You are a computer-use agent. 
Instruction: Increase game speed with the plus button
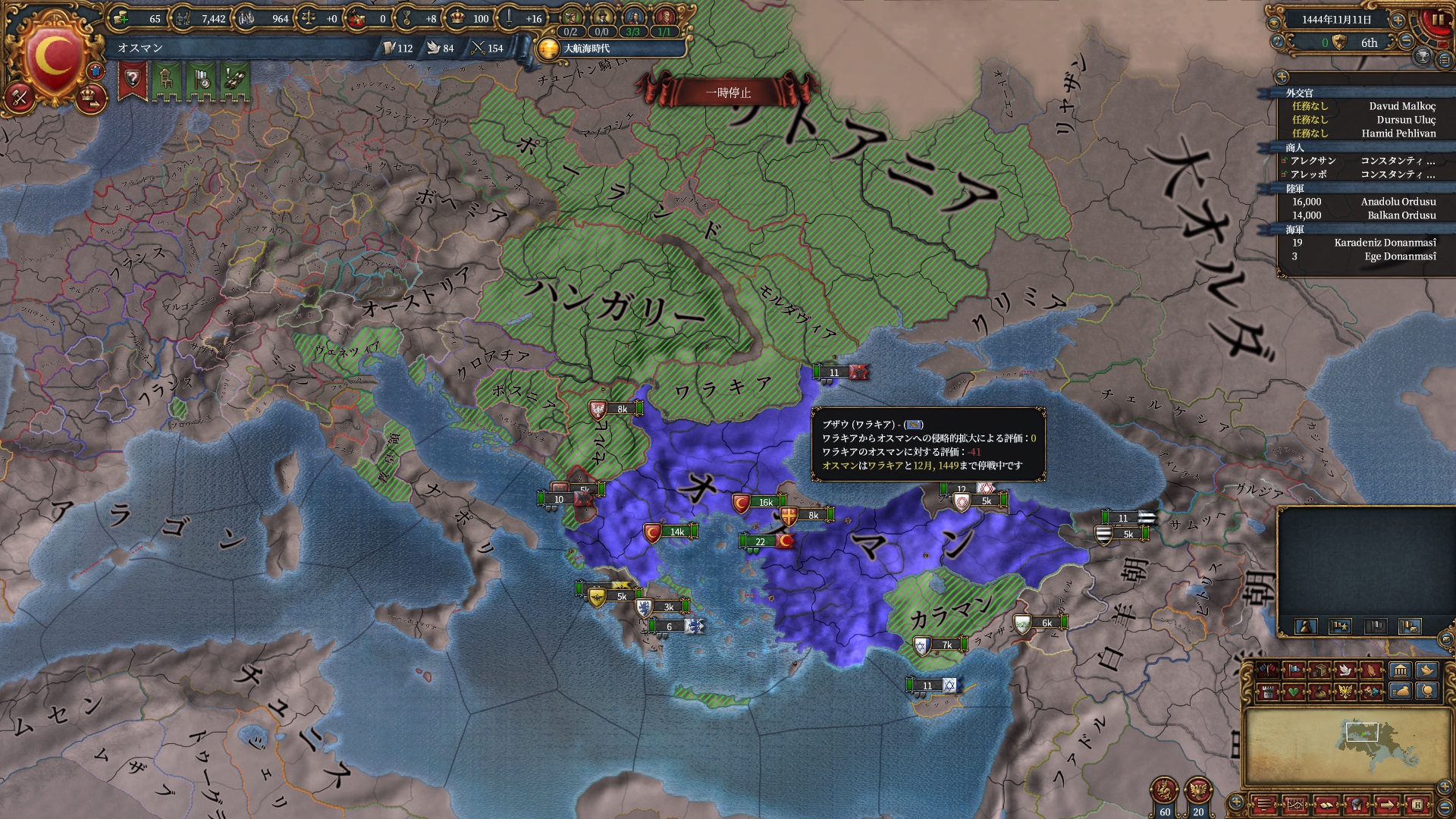click(1398, 20)
